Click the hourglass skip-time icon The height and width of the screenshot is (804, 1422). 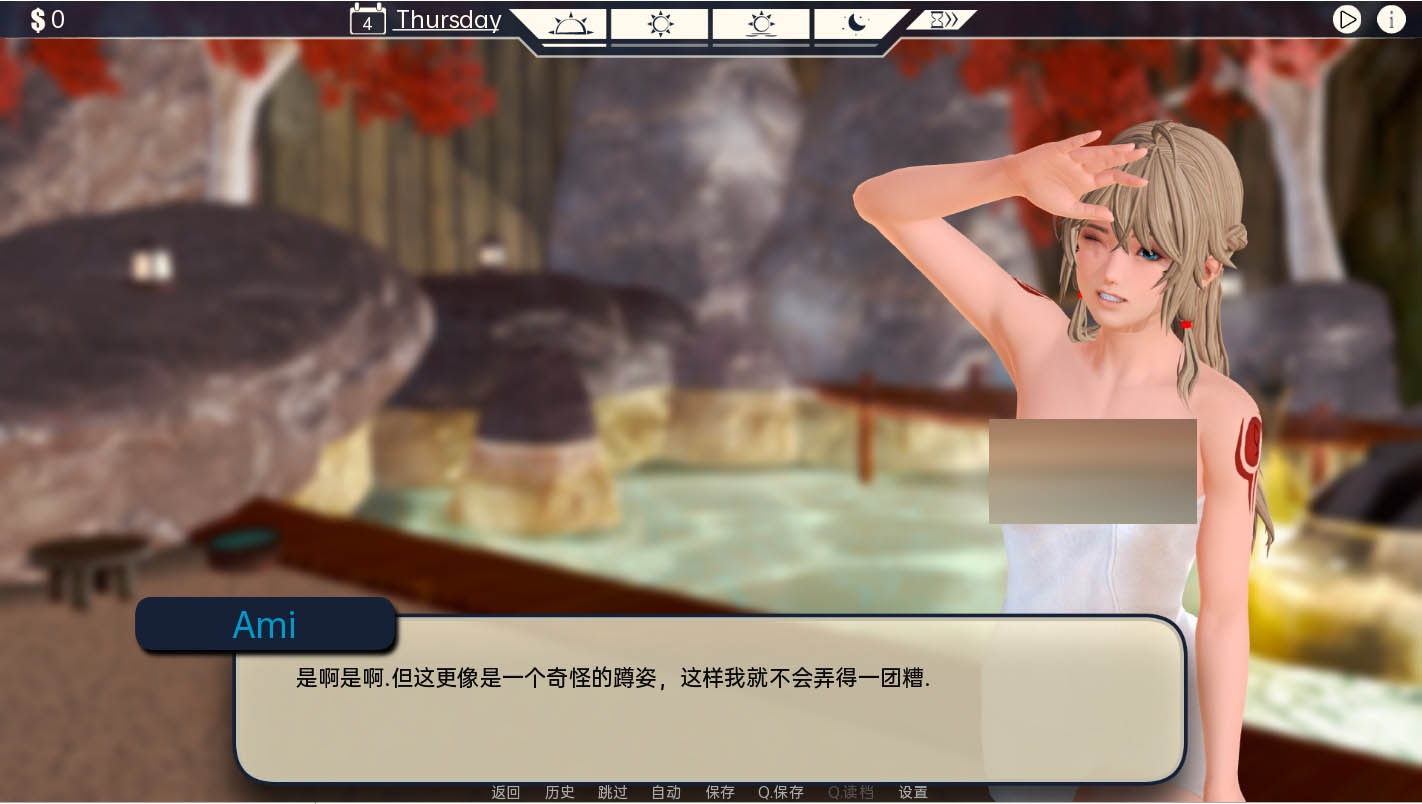click(x=936, y=18)
